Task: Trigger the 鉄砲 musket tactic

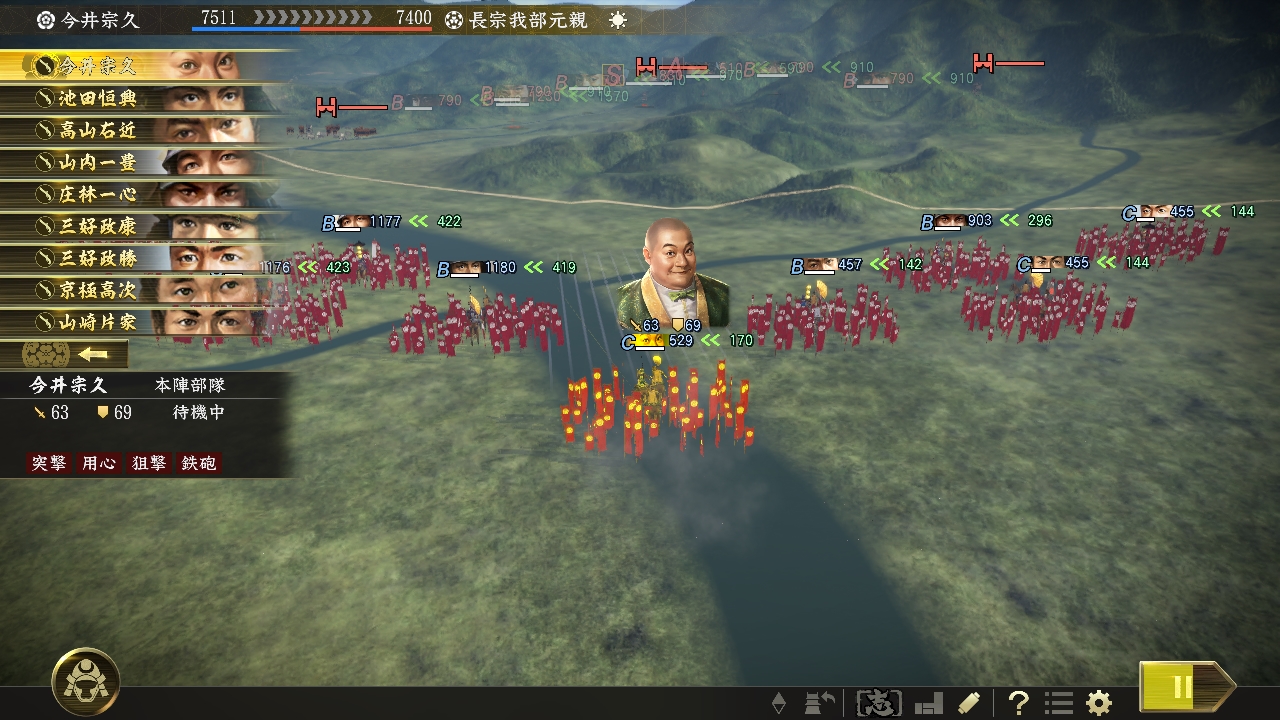Action: (x=198, y=463)
